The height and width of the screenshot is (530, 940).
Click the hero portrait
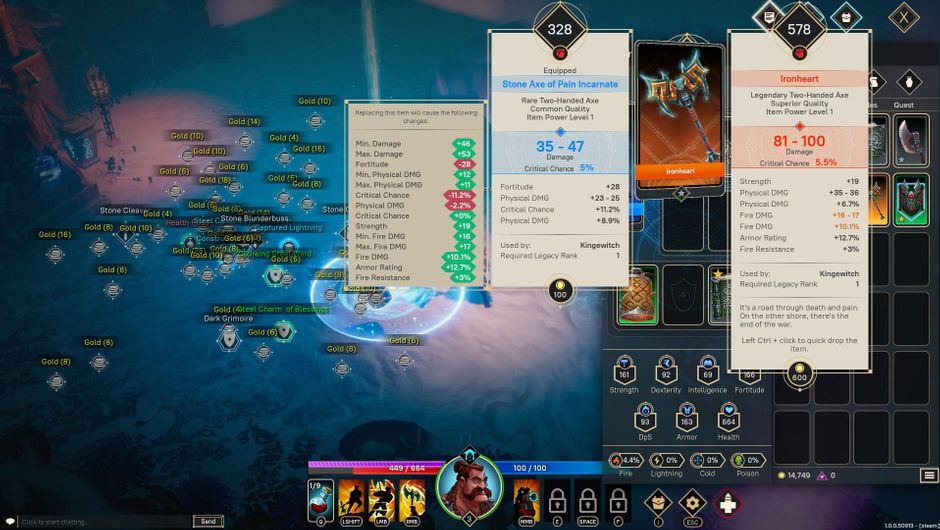pos(467,485)
